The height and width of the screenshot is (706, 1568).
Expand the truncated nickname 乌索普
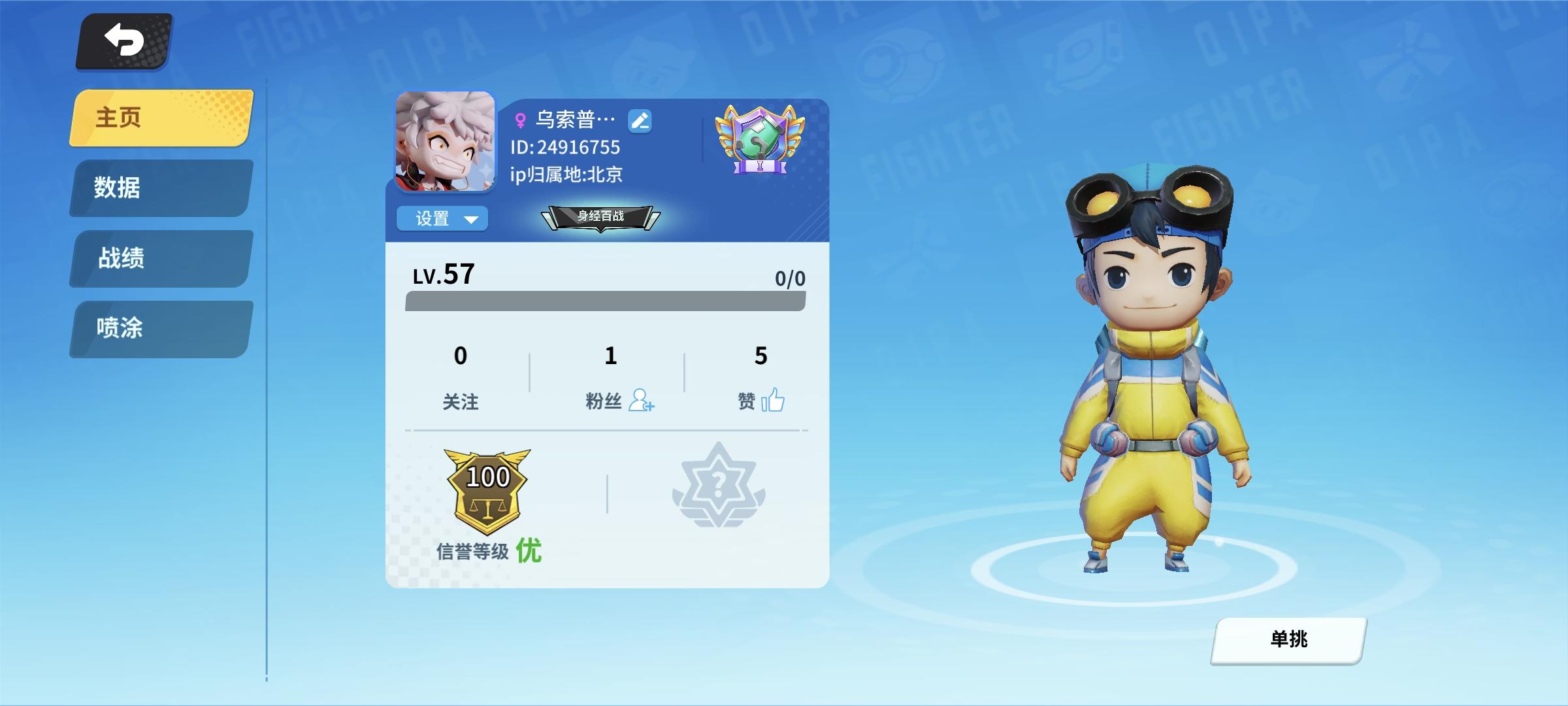(x=574, y=118)
